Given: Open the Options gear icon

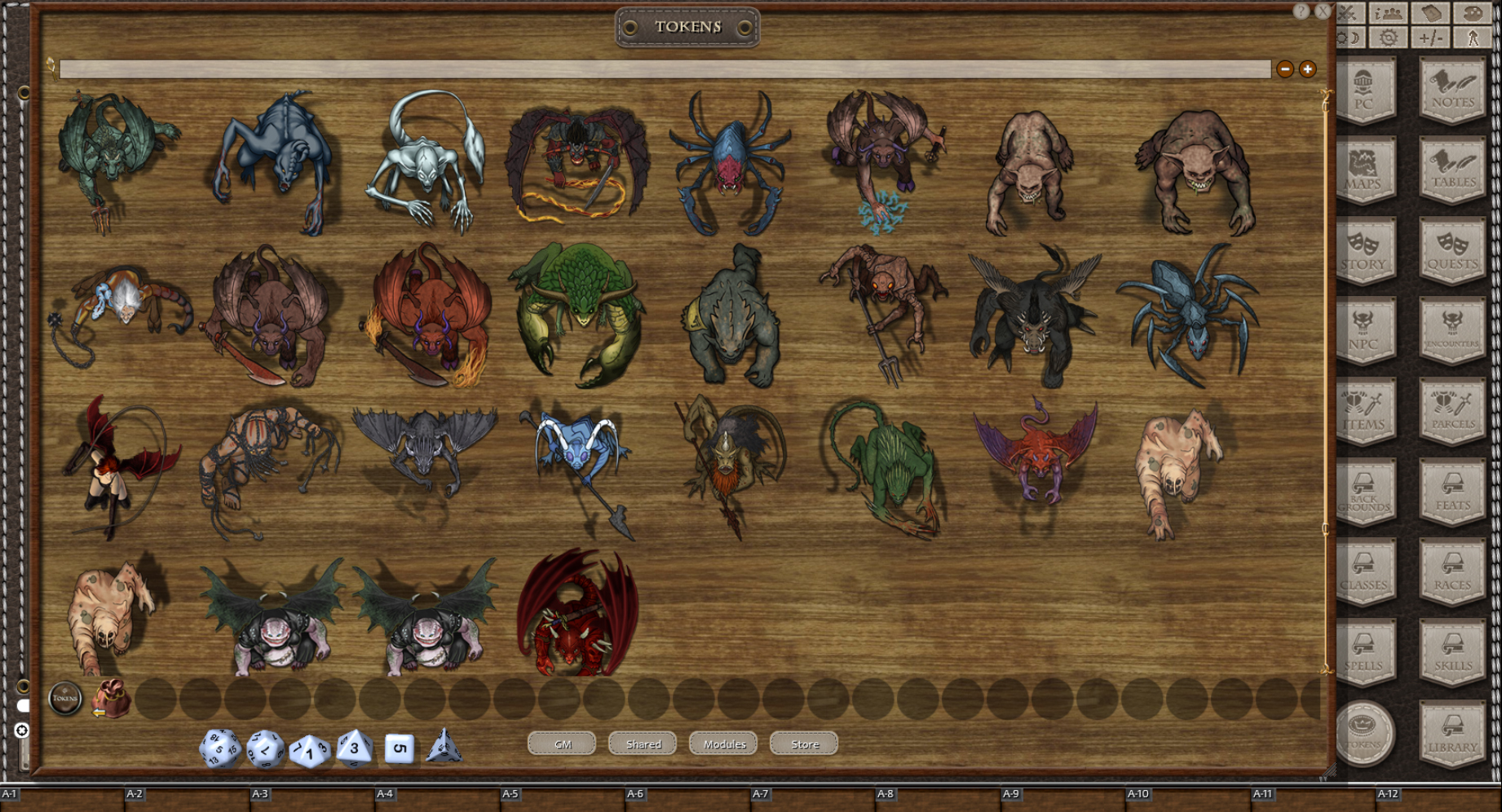Looking at the screenshot, I should click(1389, 37).
